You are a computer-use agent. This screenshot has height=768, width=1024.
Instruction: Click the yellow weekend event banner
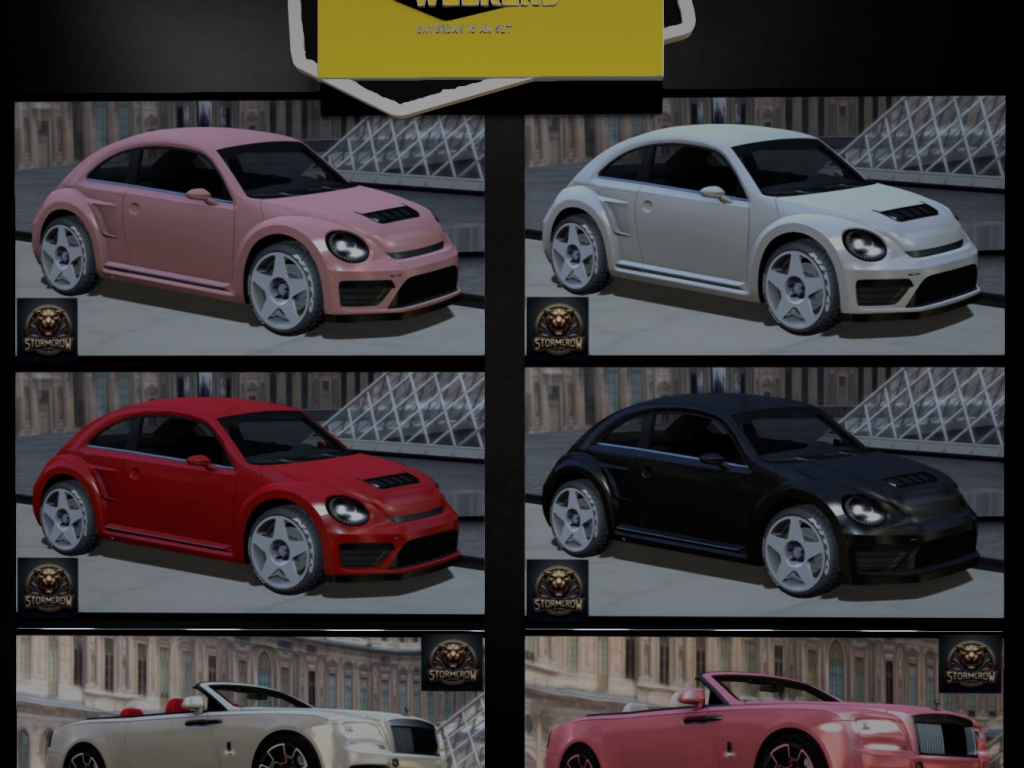pyautogui.click(x=490, y=38)
